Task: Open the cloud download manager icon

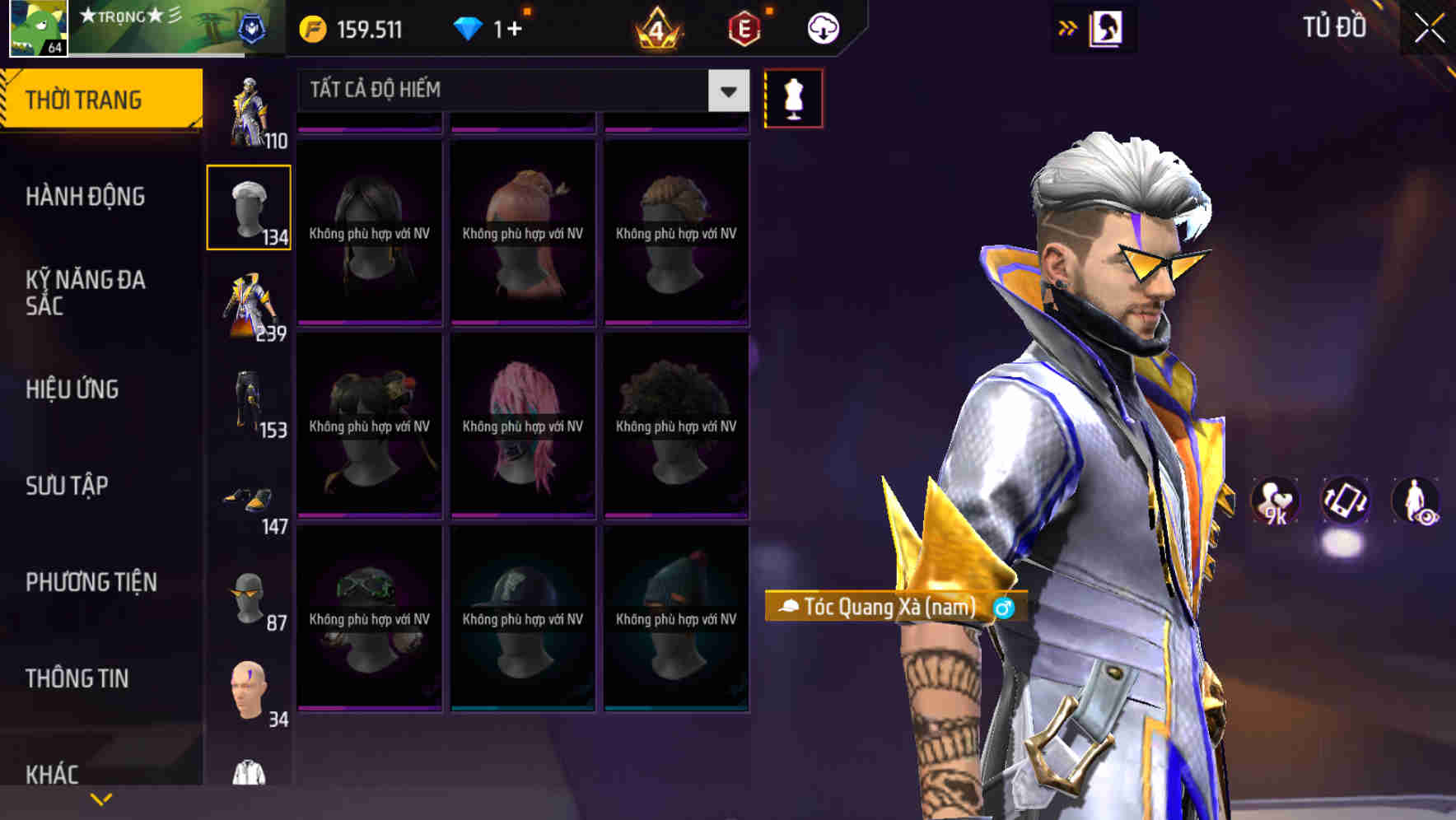Action: 821,27
